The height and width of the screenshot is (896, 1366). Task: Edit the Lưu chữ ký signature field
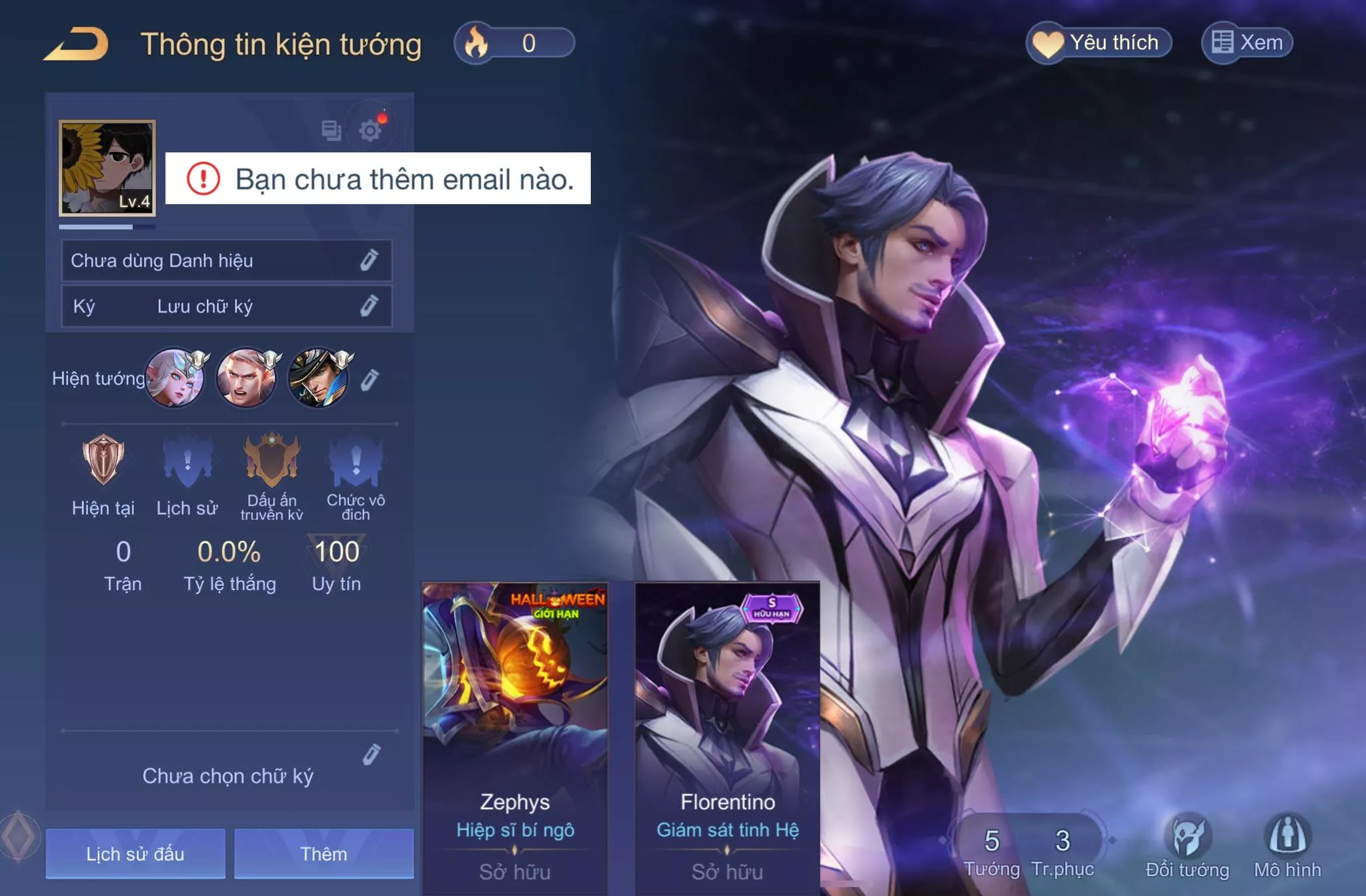tap(369, 306)
